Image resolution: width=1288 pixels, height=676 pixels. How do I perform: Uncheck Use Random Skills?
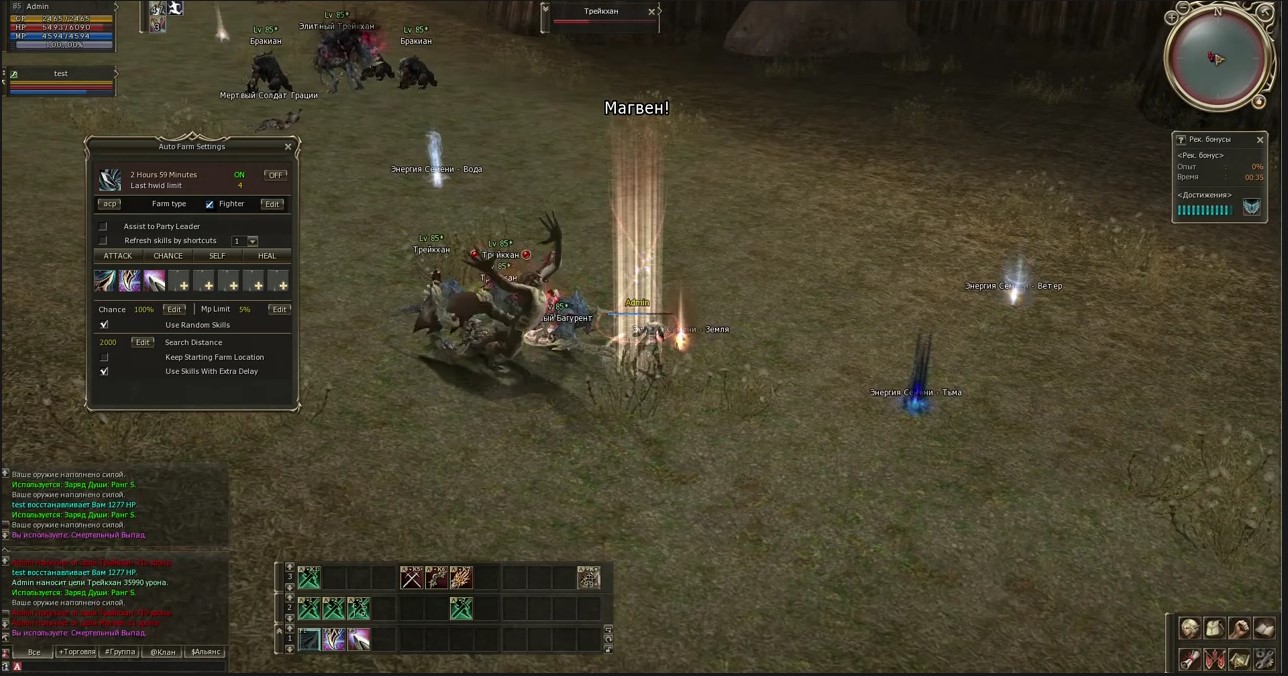point(104,325)
